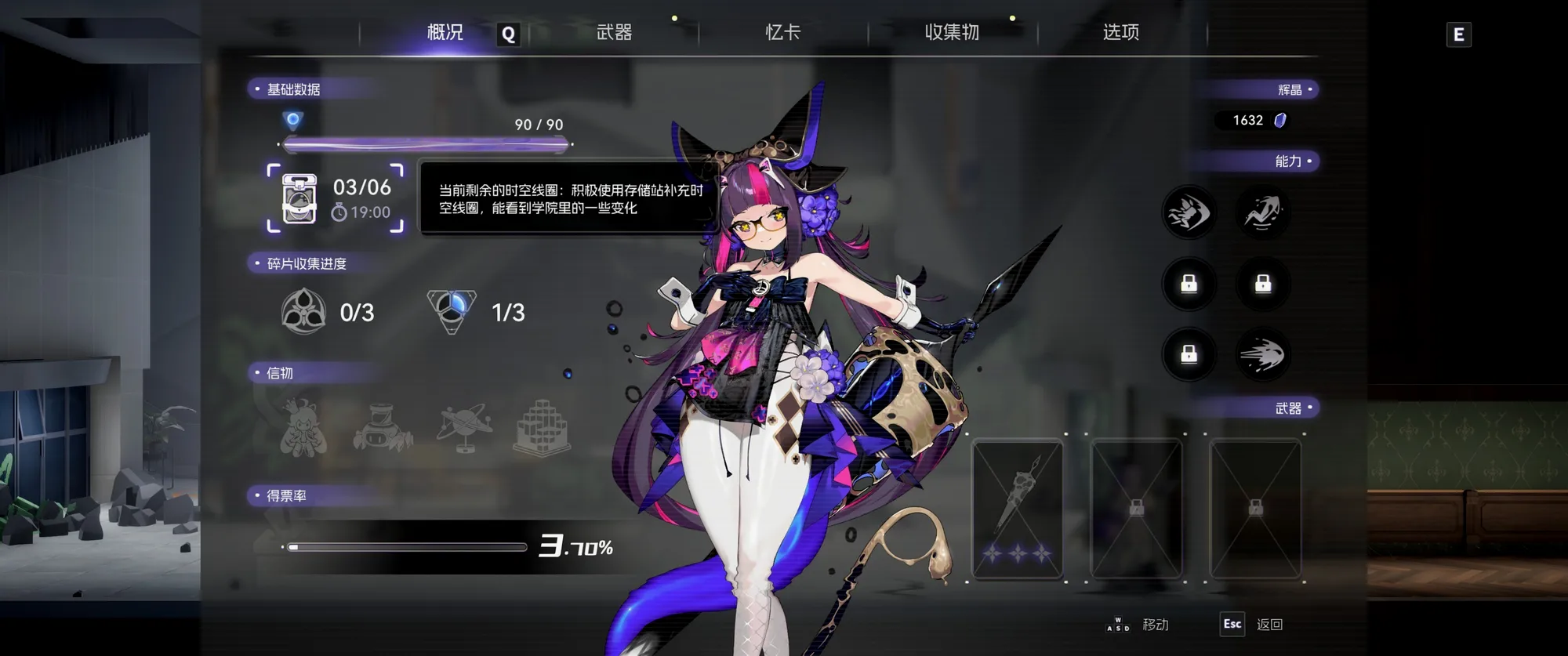The image size is (1568, 656).
Task: Inspect the blue crystal fragment icon showing 1/3
Action: click(452, 311)
